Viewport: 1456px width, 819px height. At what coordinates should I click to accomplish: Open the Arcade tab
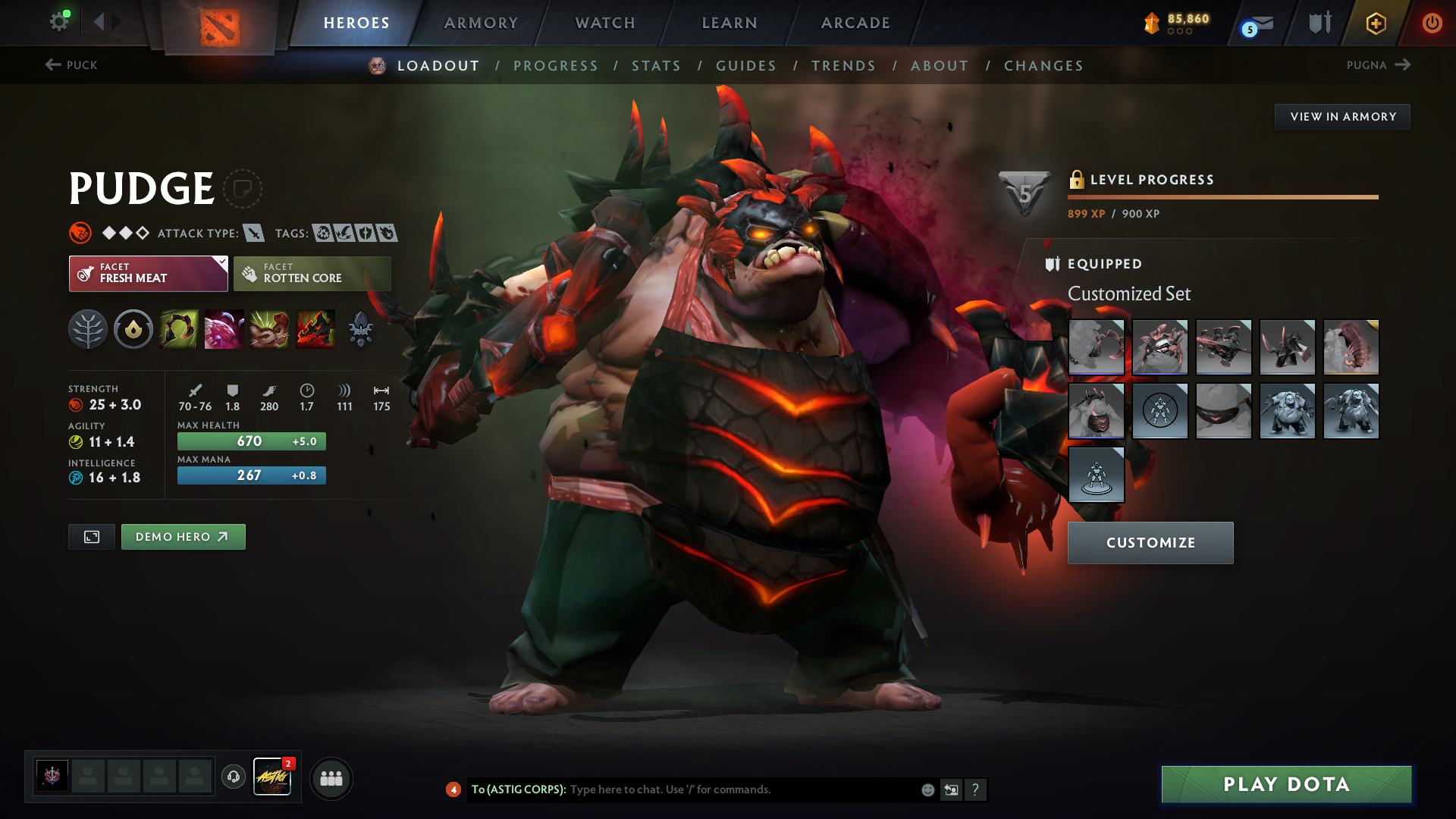point(855,23)
